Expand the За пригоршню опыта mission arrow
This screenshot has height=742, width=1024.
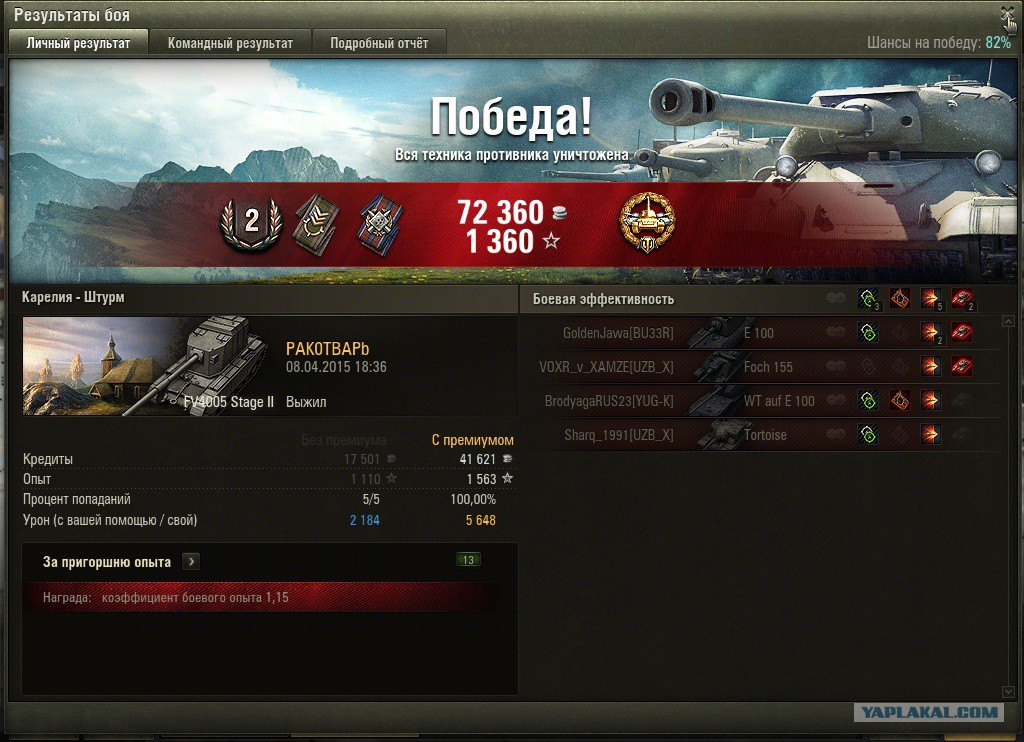tap(191, 562)
